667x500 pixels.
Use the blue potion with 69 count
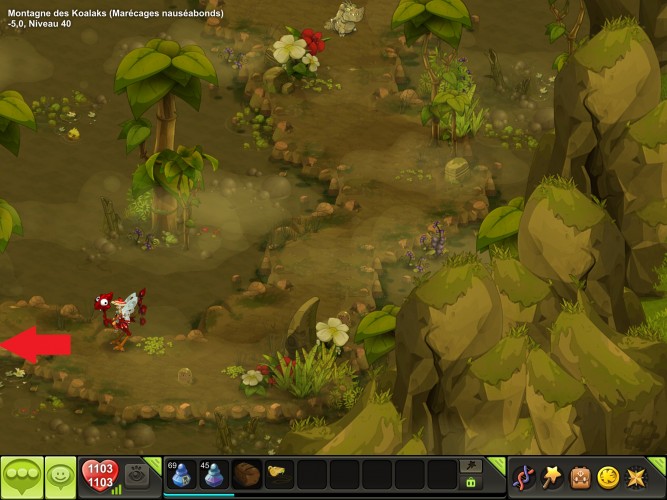pos(181,474)
